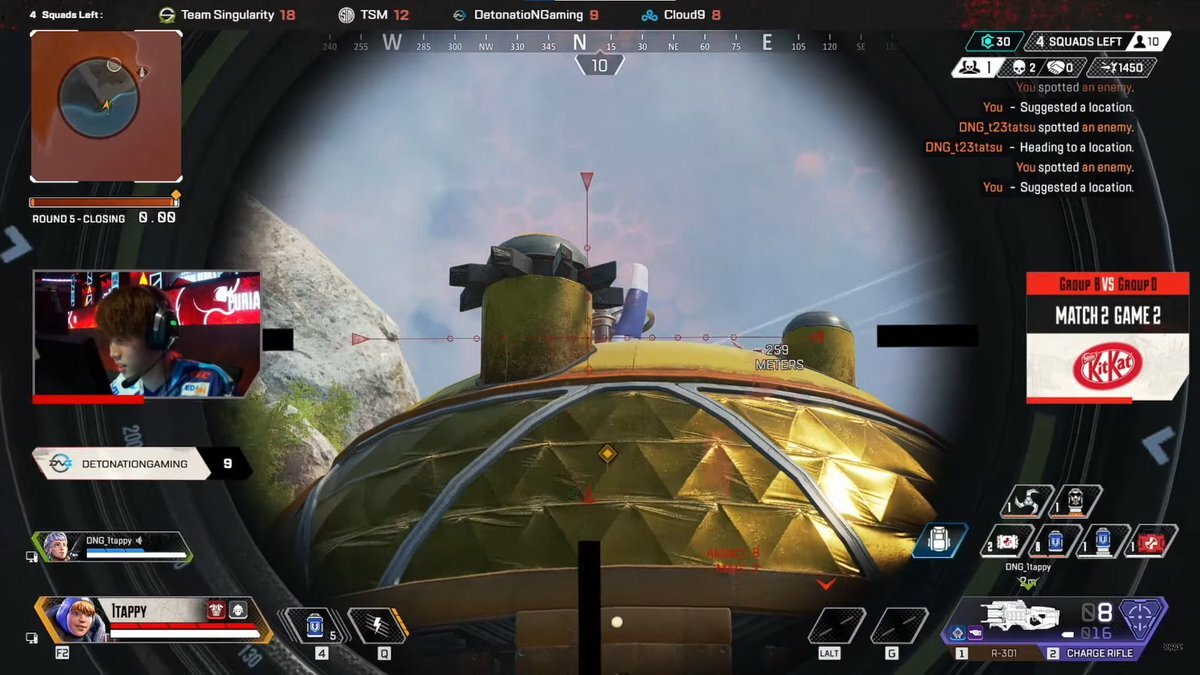Viewport: 1200px width, 675px height.
Task: Select the DetonationGaming team score banner
Action: coord(142,464)
